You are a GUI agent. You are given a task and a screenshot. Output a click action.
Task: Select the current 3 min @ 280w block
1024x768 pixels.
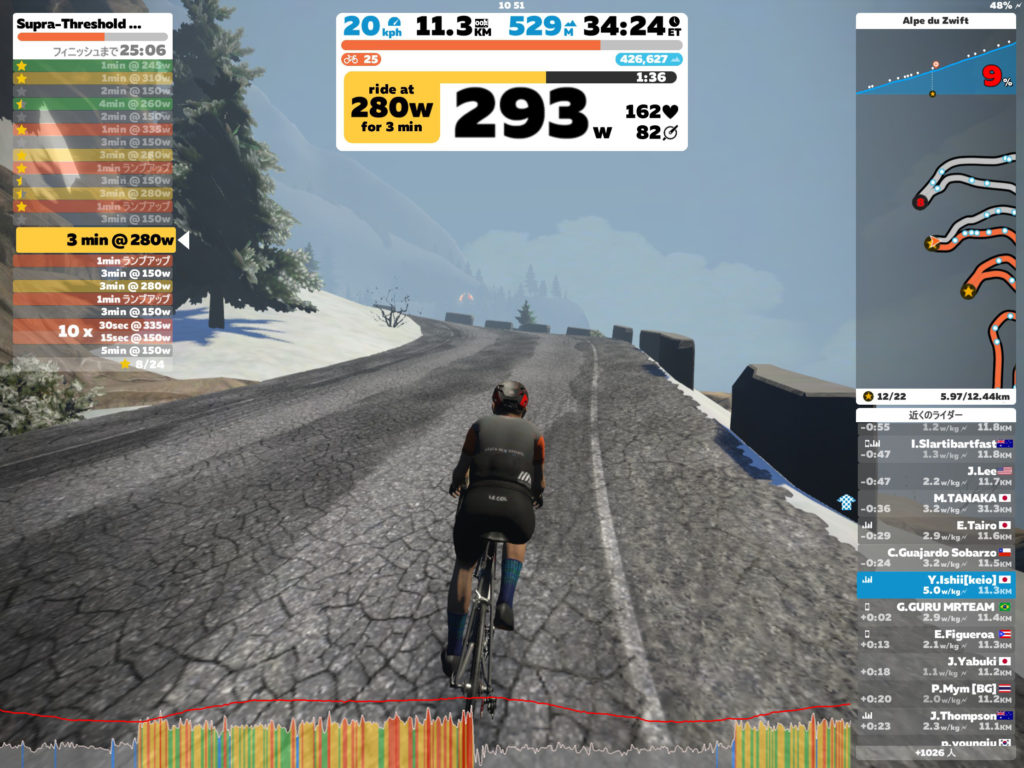point(96,240)
